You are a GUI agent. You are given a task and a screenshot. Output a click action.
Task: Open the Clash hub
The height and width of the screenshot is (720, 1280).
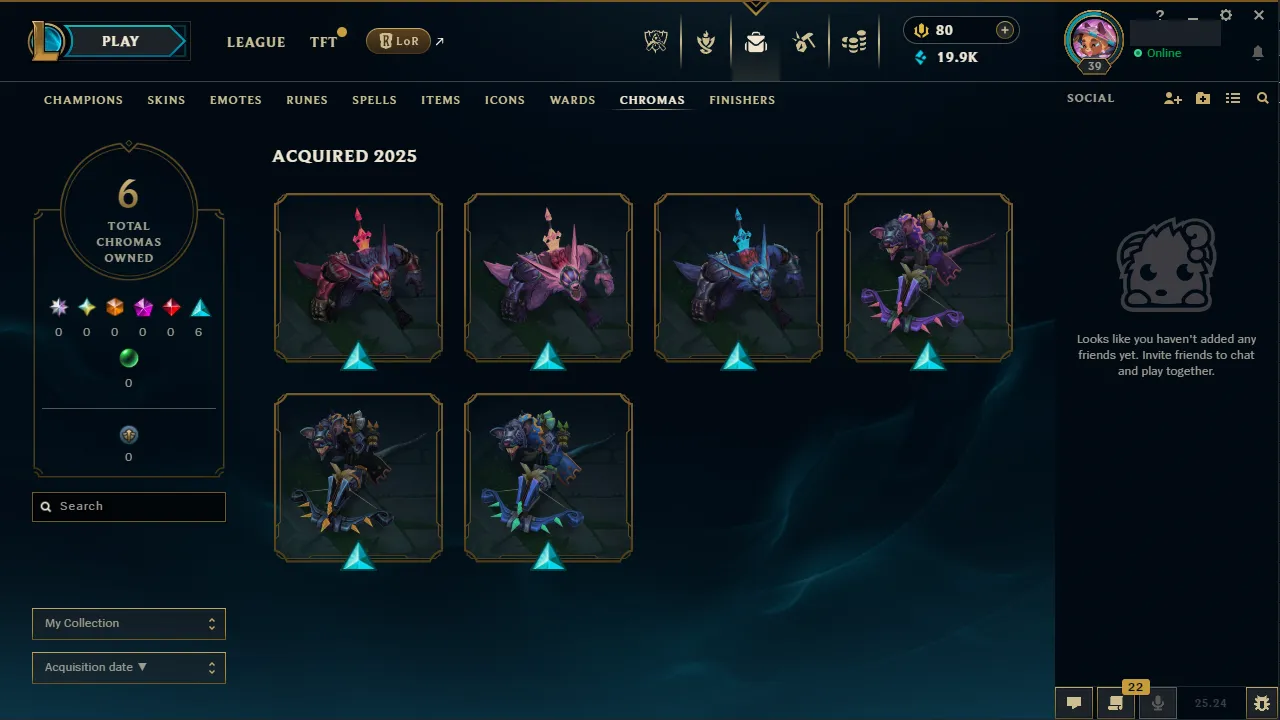pos(706,41)
